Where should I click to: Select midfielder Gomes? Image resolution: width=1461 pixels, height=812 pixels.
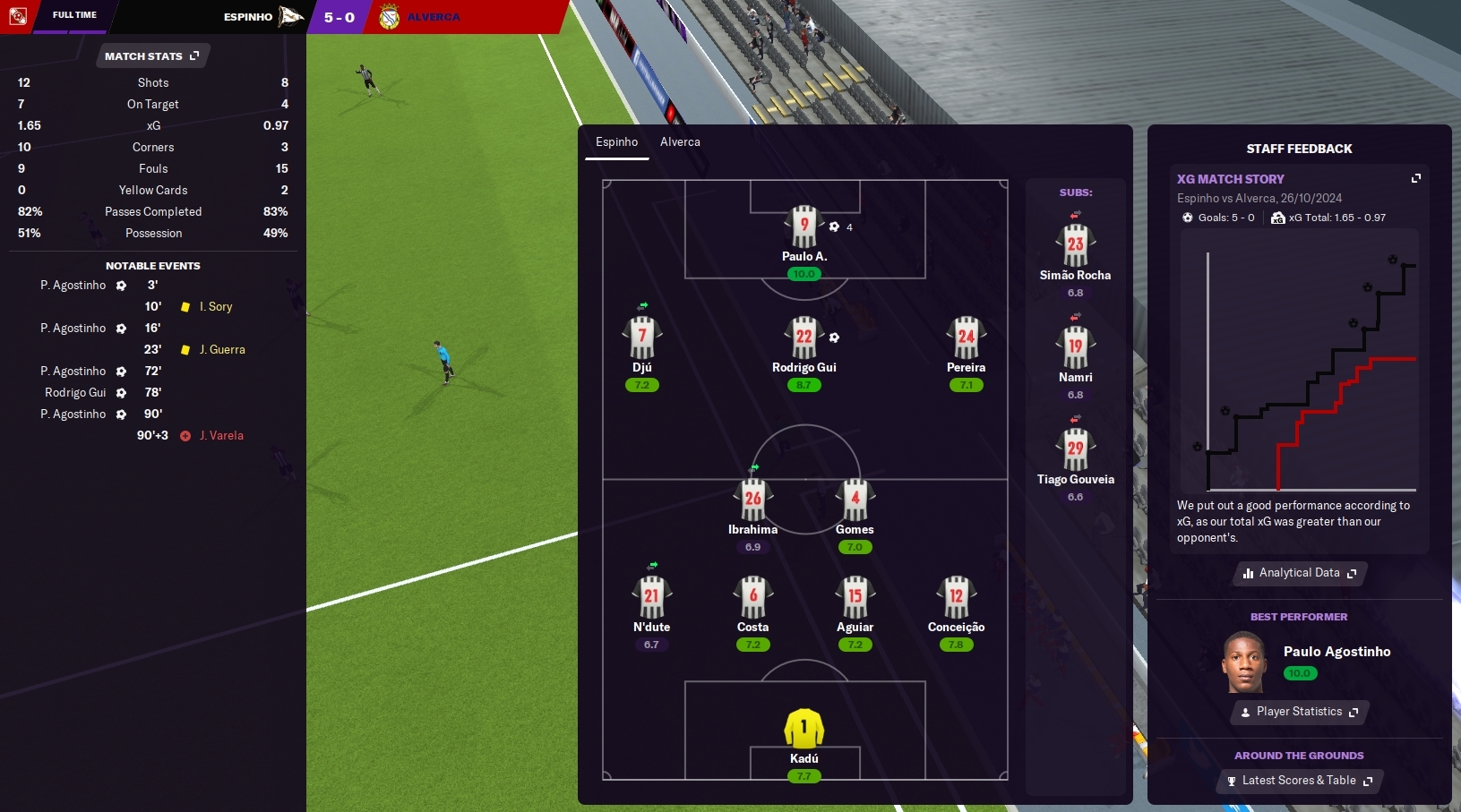pos(855,500)
